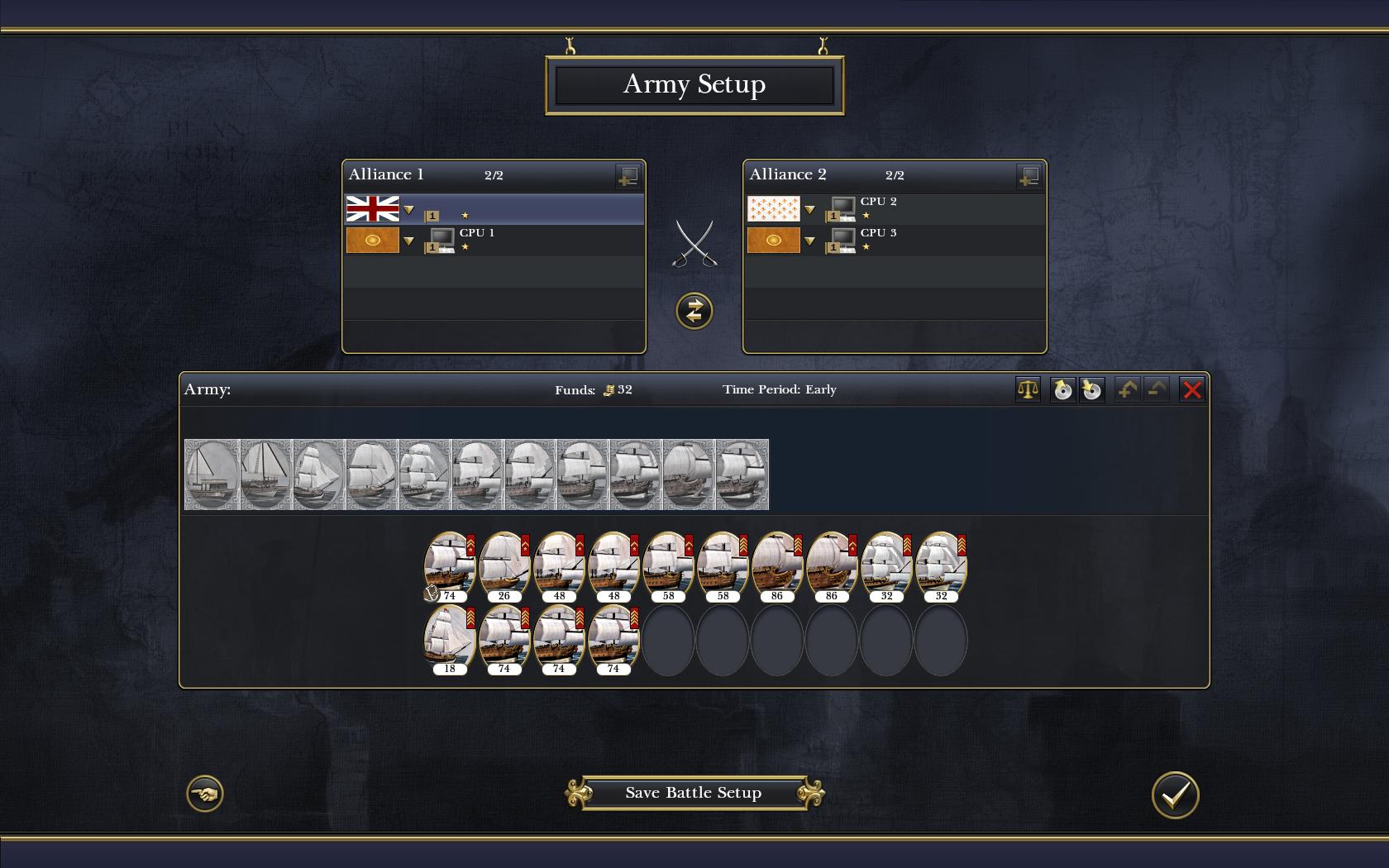Open CPU 2's faction dropdown arrow
This screenshot has width=1389, height=868.
coord(809,210)
